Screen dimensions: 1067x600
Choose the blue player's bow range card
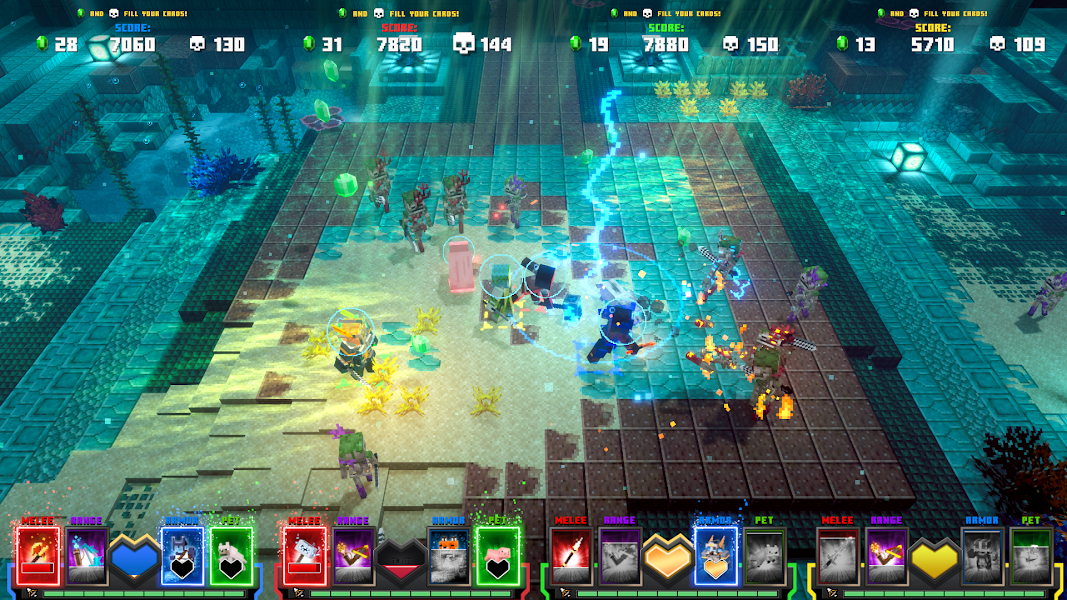[86, 556]
